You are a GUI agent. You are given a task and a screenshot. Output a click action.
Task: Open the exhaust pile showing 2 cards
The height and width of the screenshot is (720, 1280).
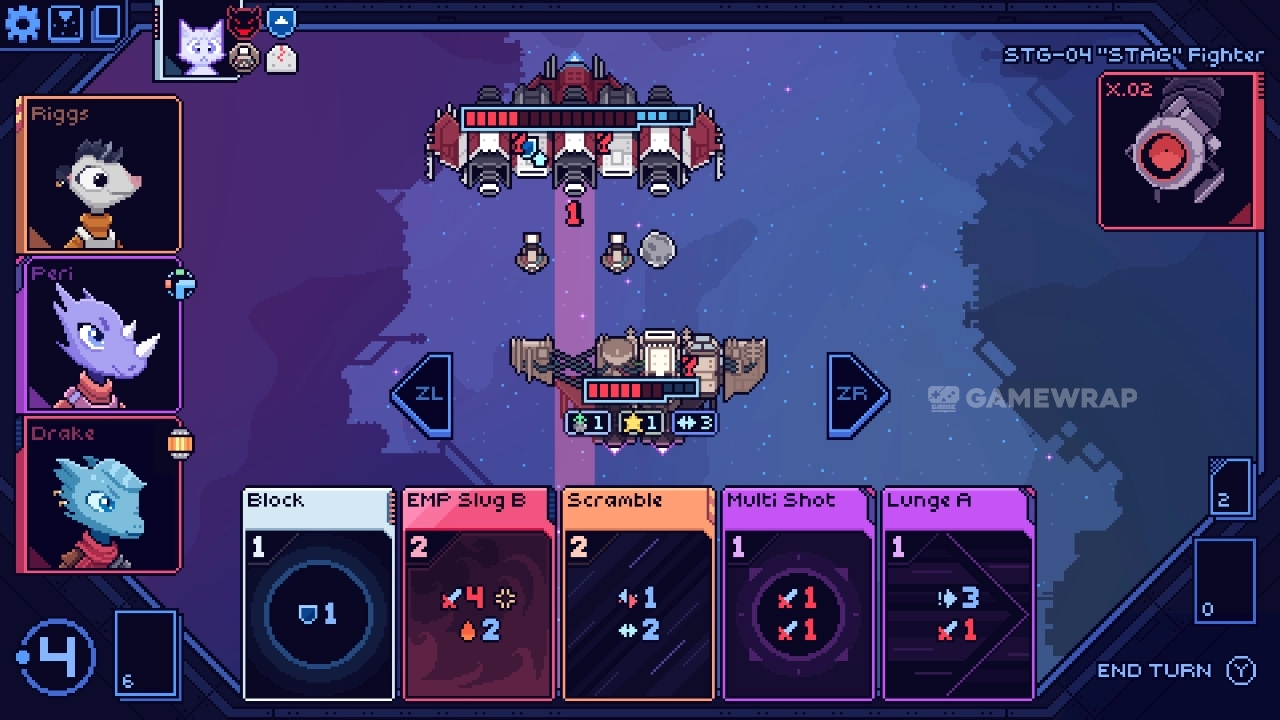1230,487
